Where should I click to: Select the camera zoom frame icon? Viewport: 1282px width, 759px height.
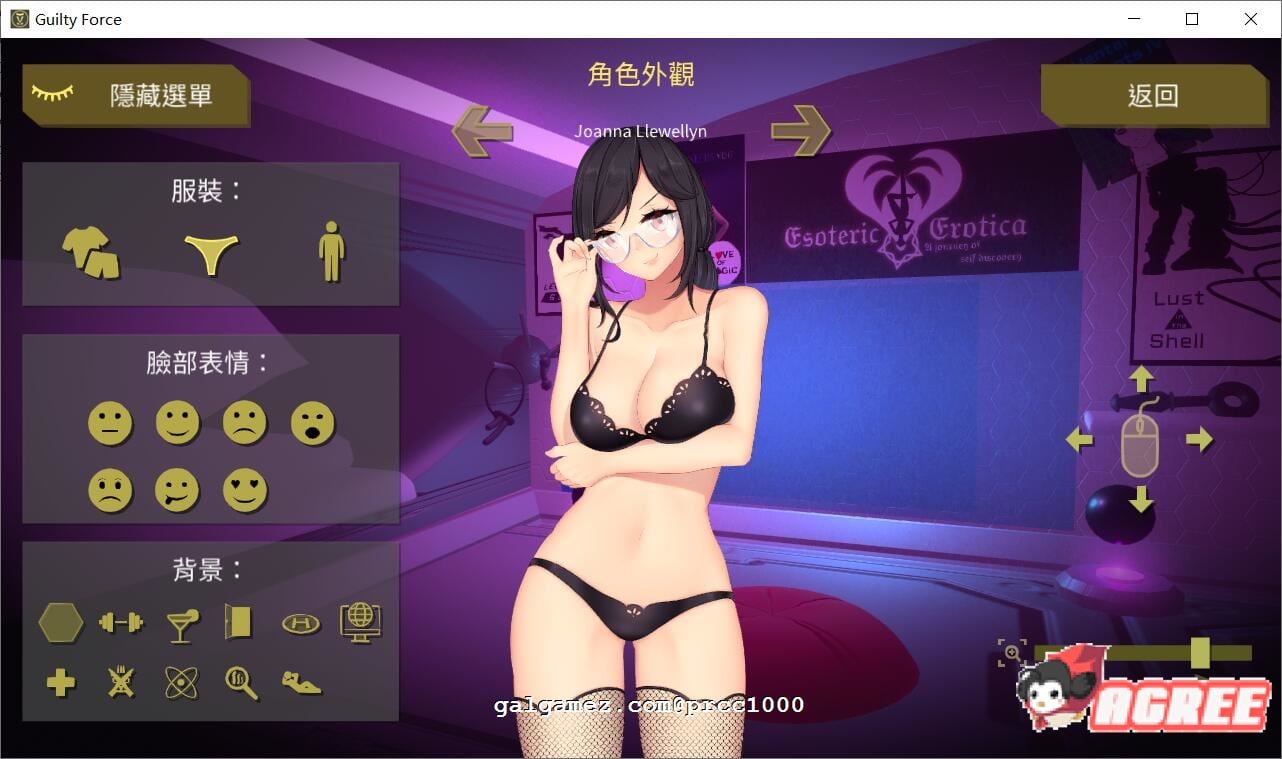pyautogui.click(x=1013, y=650)
